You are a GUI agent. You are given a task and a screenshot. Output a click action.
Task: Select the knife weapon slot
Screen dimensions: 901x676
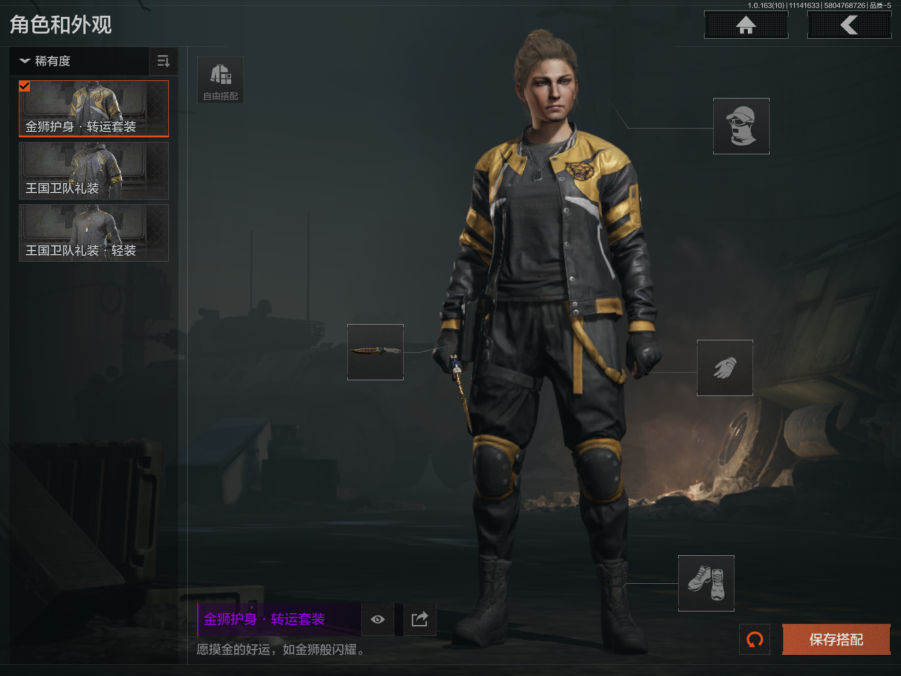click(x=375, y=352)
